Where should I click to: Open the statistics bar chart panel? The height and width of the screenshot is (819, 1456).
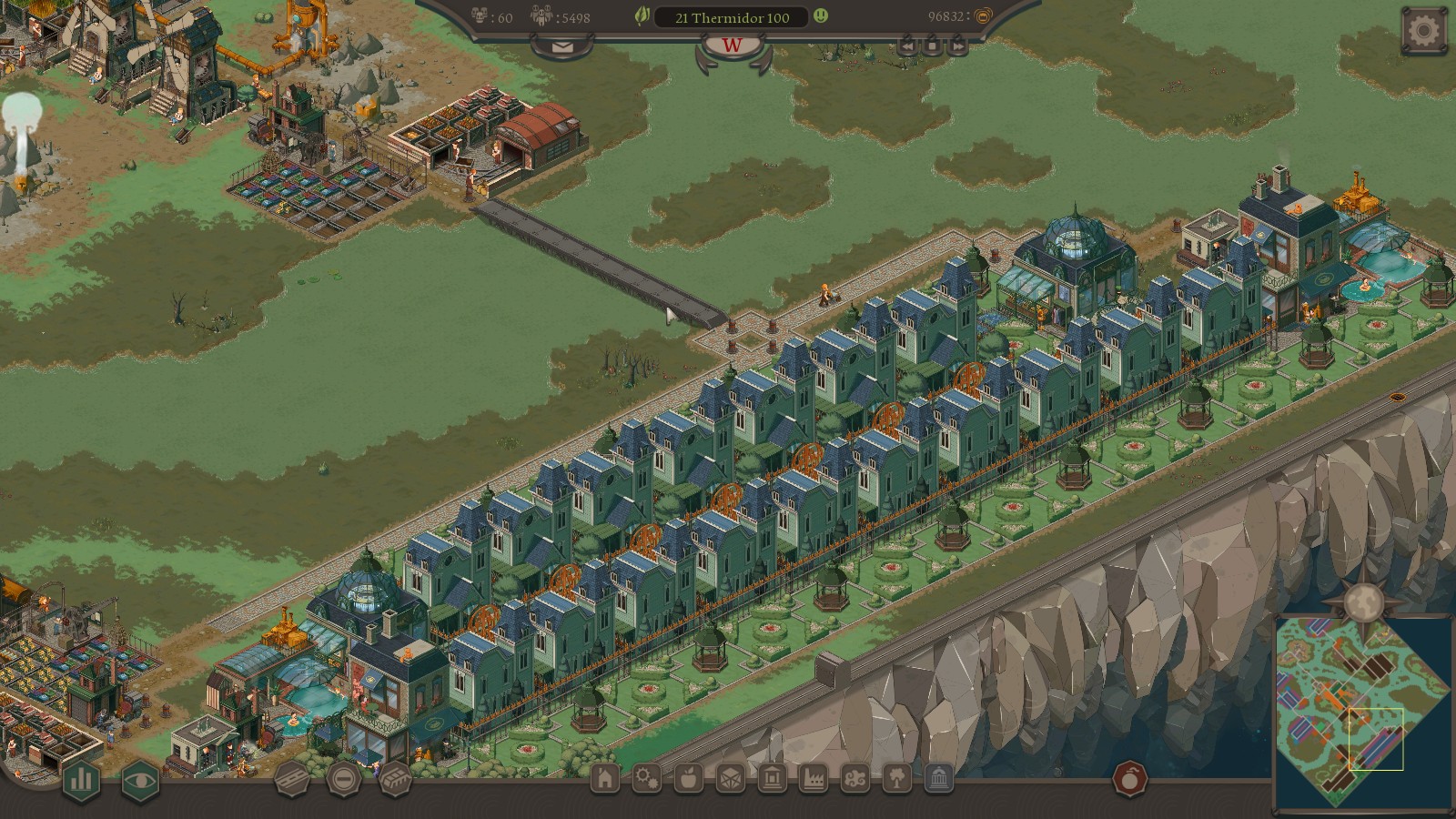click(x=81, y=779)
